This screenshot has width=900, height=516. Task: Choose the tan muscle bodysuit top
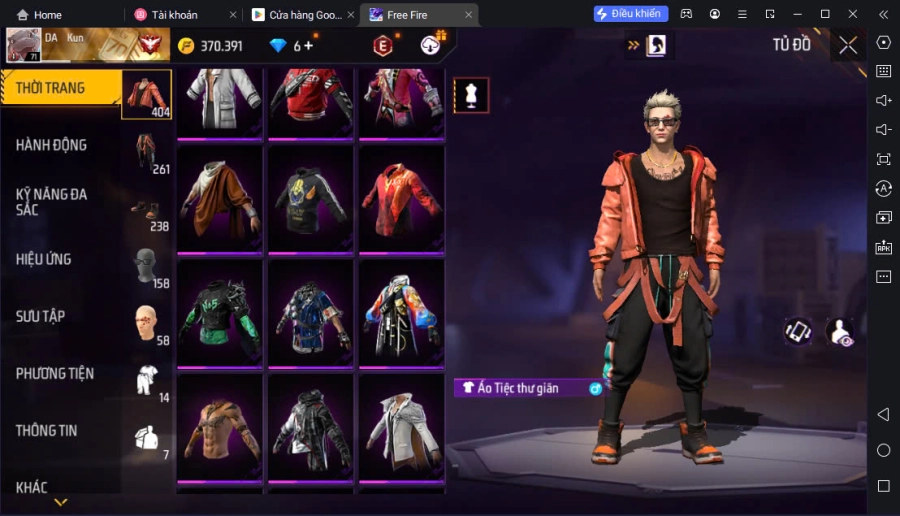click(x=221, y=426)
